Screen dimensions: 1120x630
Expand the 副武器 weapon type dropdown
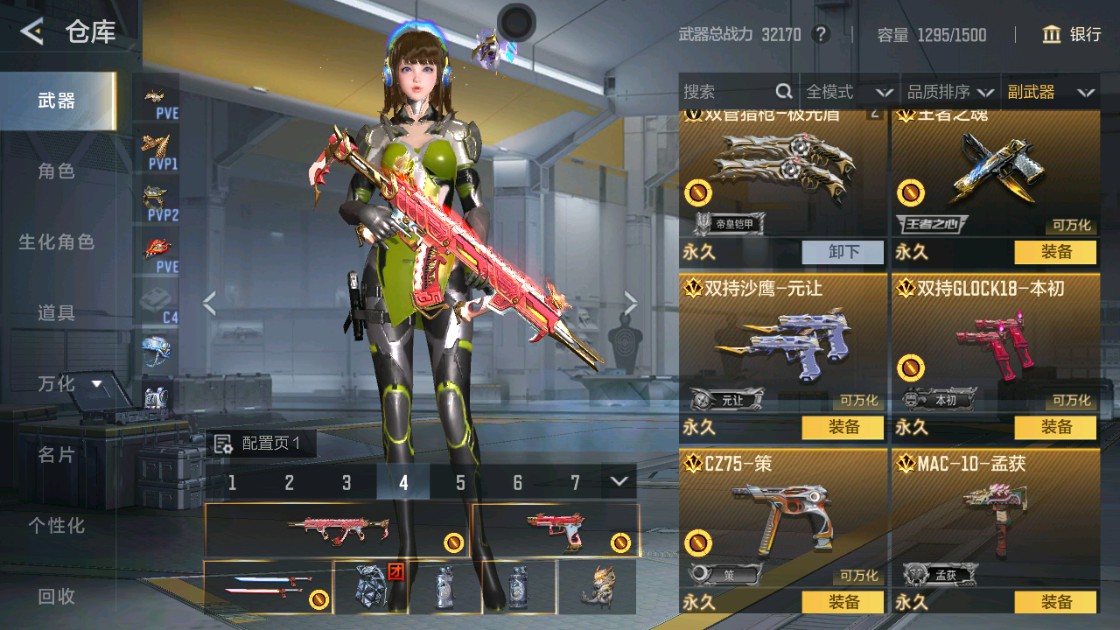(x=1050, y=92)
